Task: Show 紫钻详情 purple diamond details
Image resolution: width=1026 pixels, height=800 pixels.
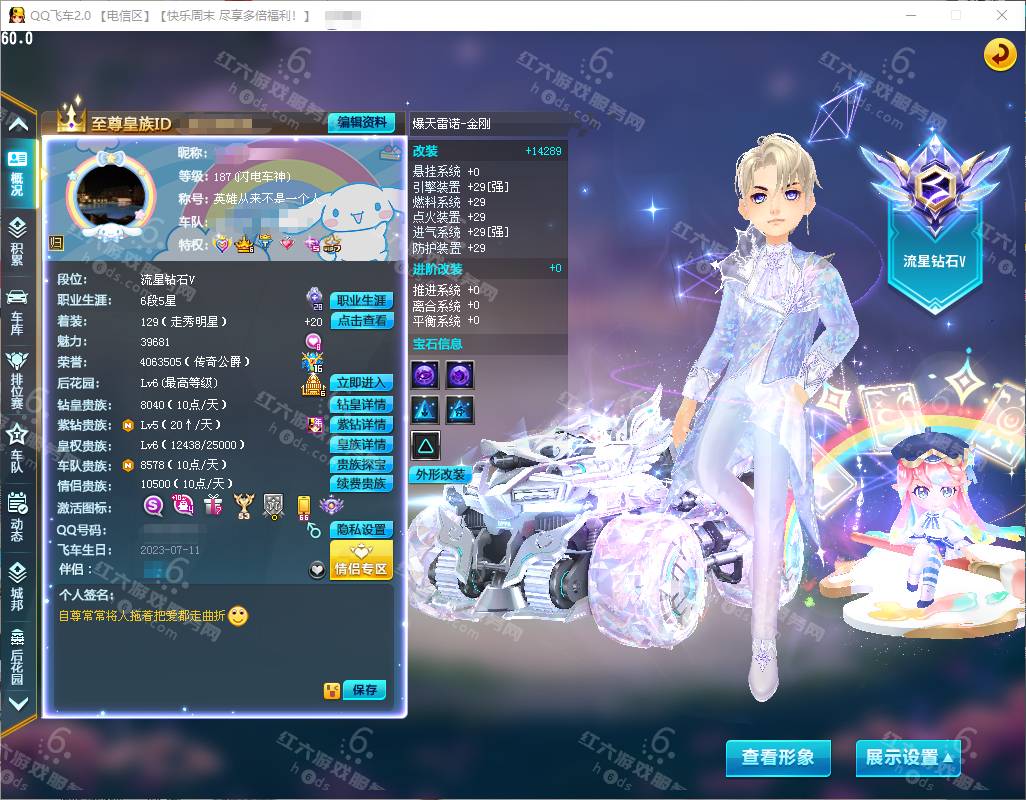Action: [x=361, y=424]
